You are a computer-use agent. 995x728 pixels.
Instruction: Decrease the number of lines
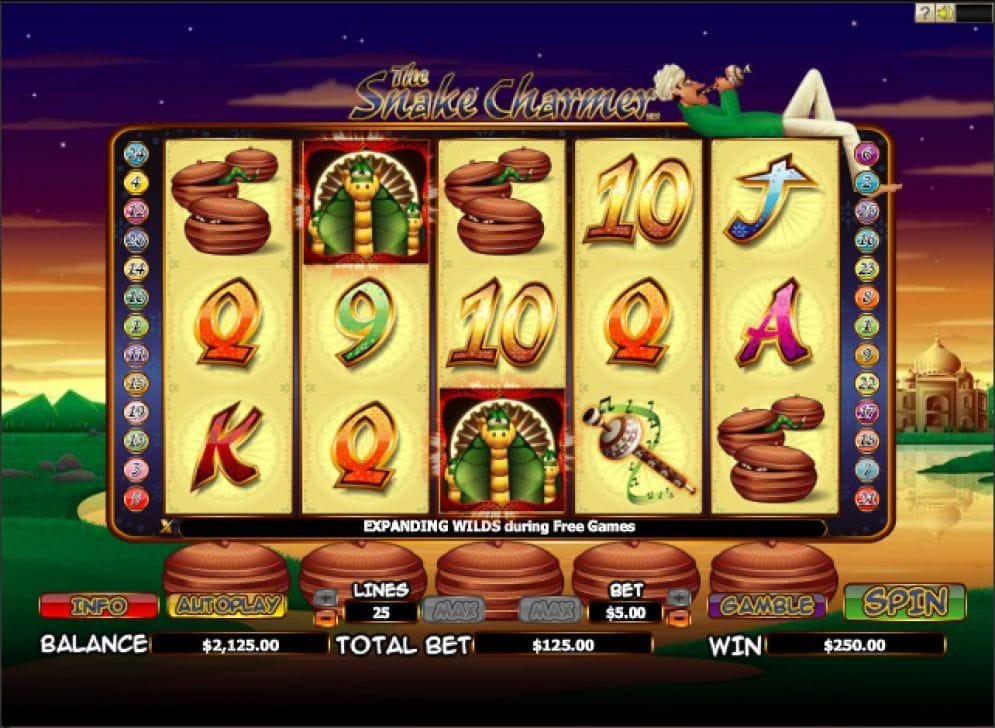click(x=325, y=618)
